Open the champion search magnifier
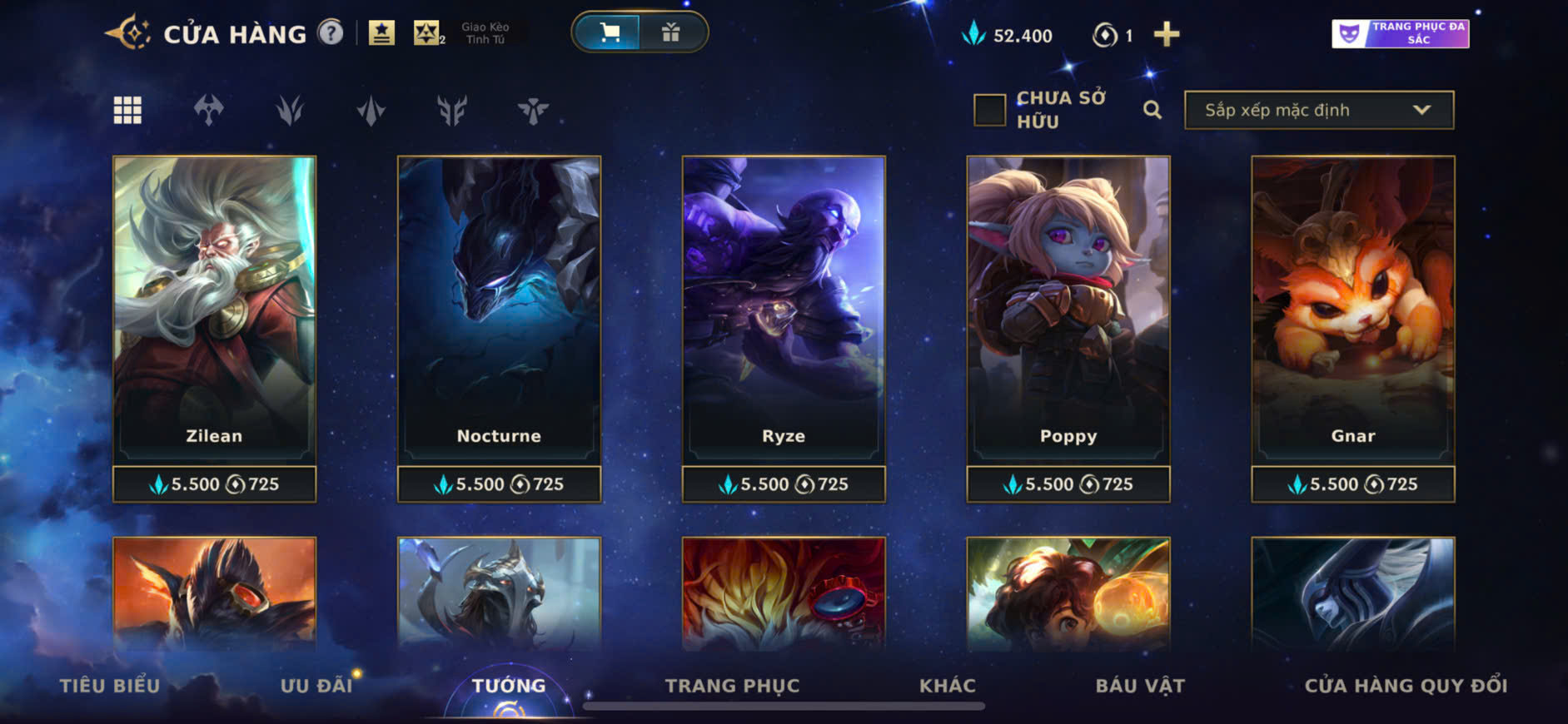Viewport: 1568px width, 724px height. click(x=1152, y=110)
